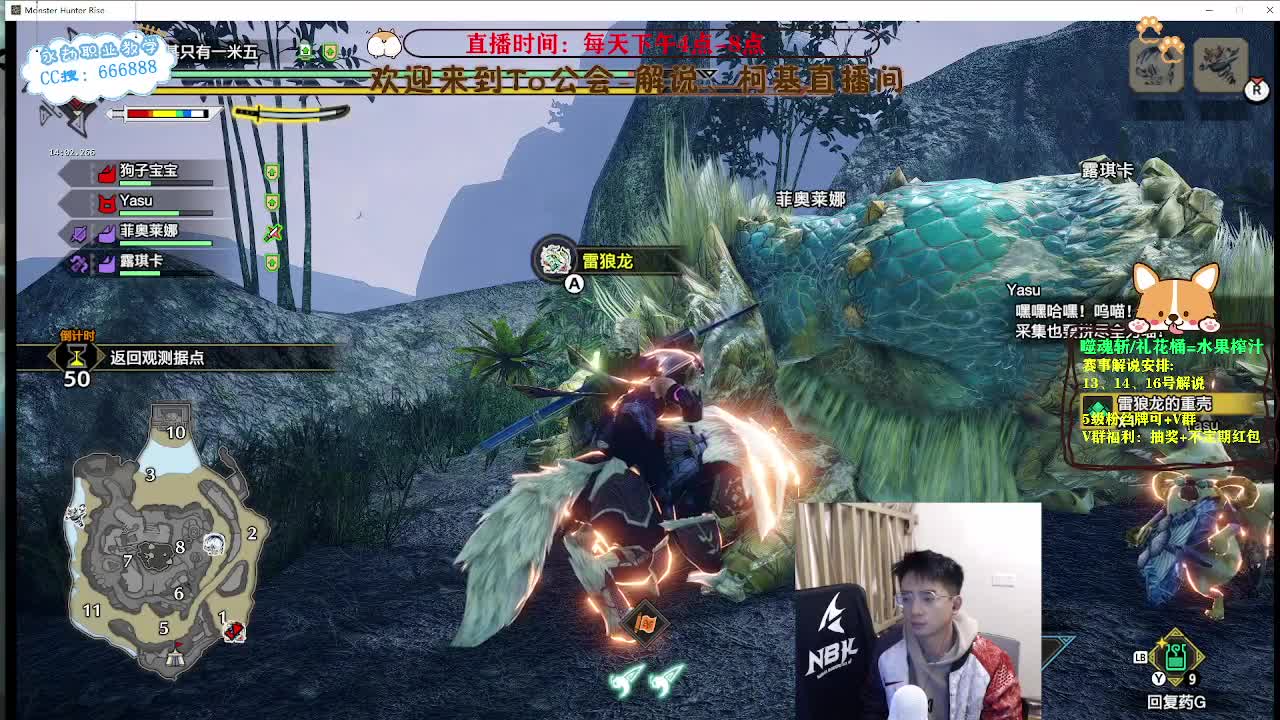1280x720 pixels.
Task: Click the flag action icon above the wirebugs
Action: point(645,621)
